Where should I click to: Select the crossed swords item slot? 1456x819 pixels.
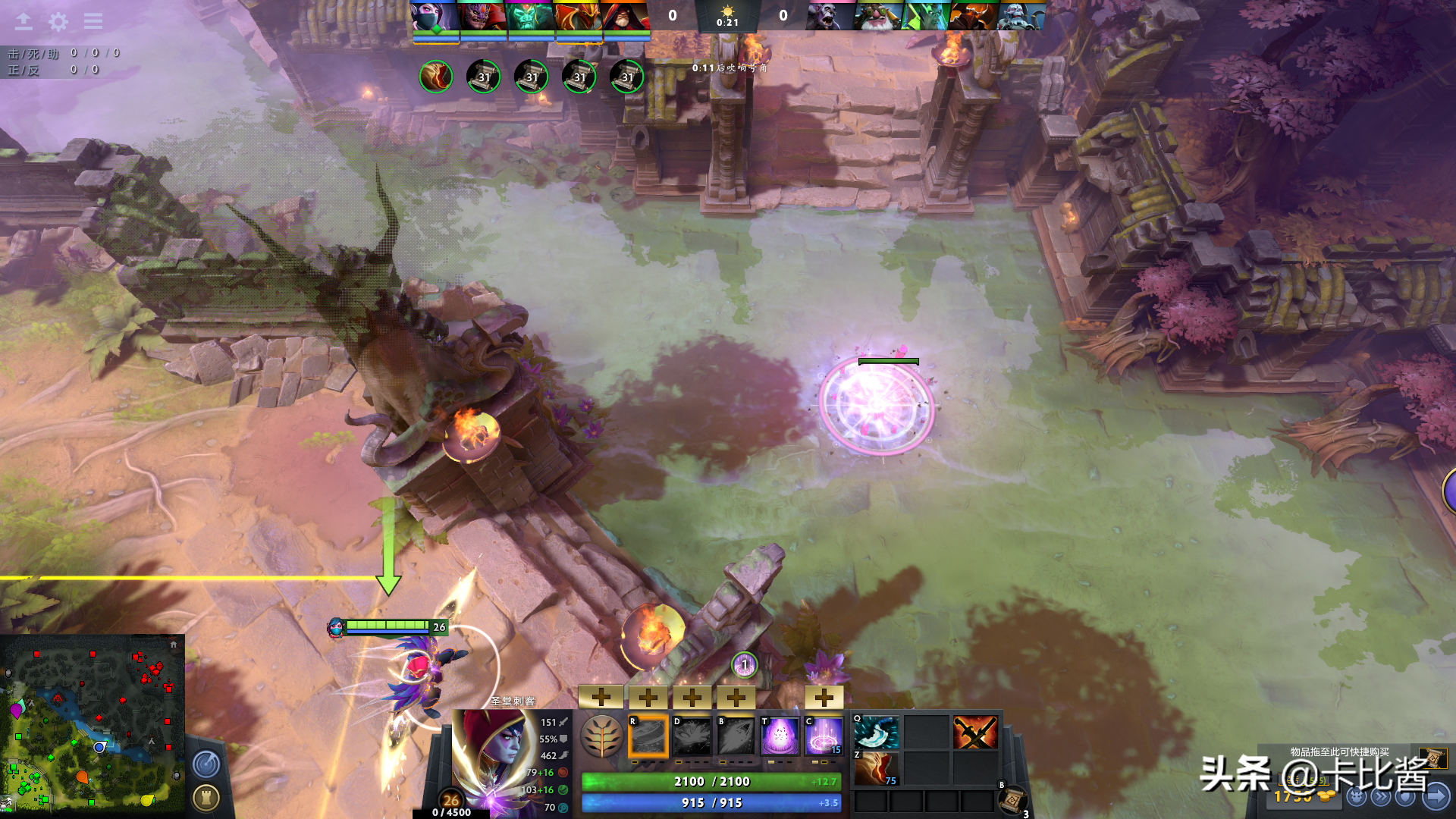[975, 733]
